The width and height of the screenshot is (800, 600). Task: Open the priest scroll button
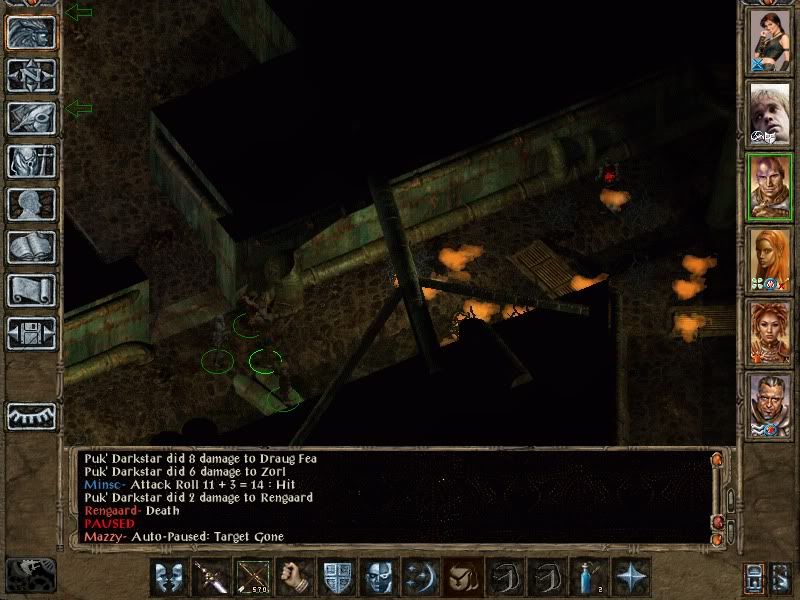click(x=30, y=290)
